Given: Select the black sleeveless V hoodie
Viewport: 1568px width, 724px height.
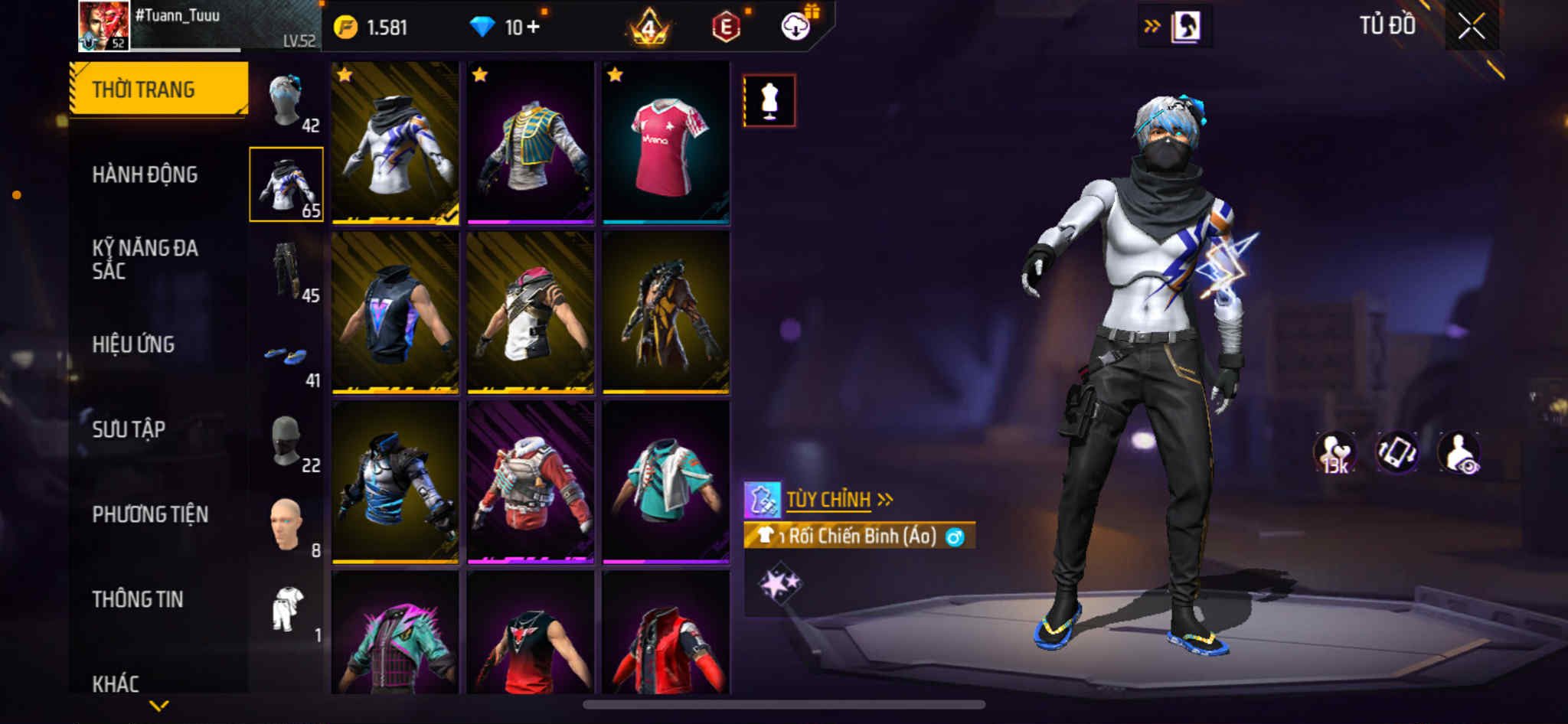Looking at the screenshot, I should click(x=395, y=313).
